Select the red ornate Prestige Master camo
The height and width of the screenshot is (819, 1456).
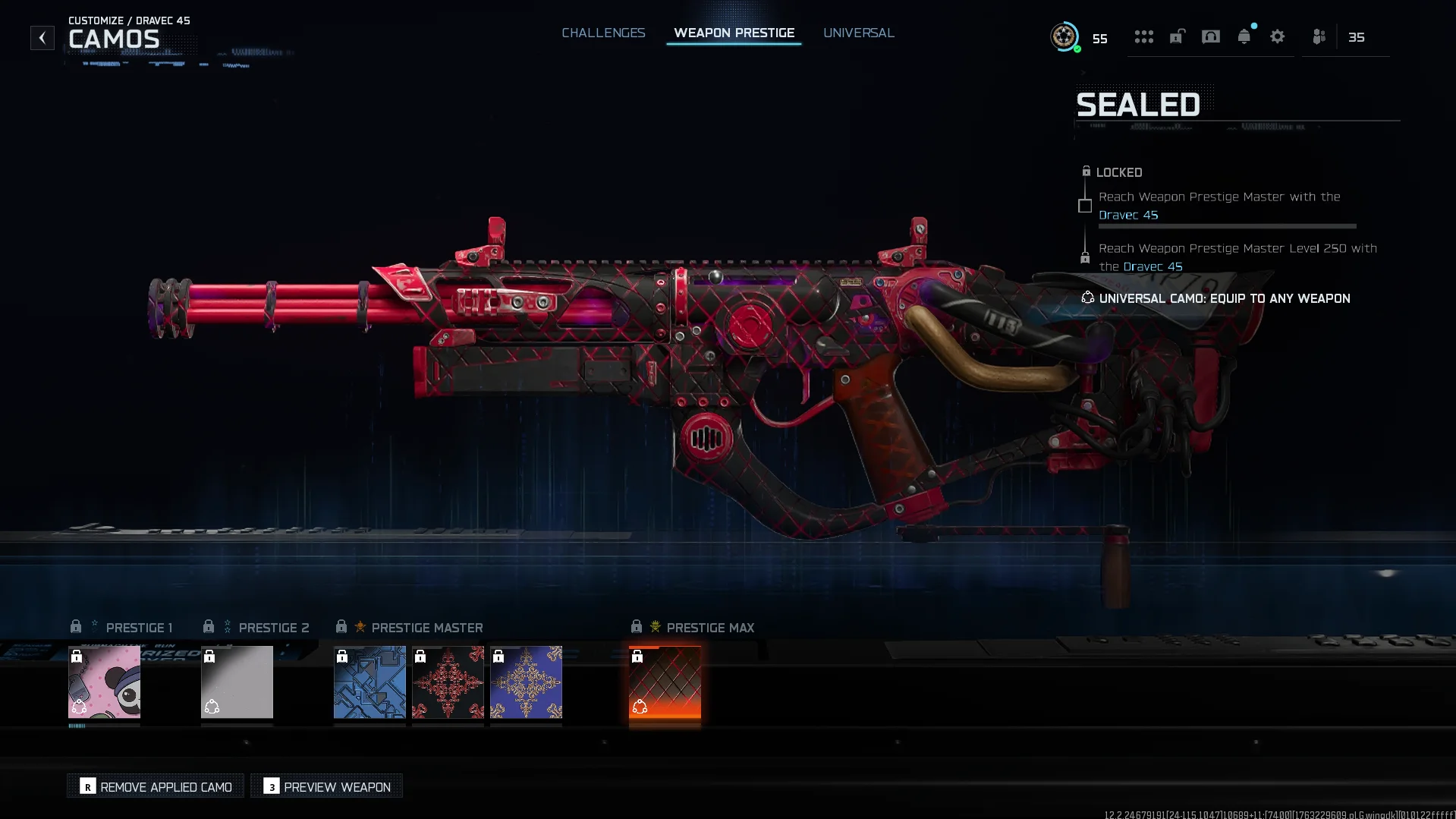point(448,682)
